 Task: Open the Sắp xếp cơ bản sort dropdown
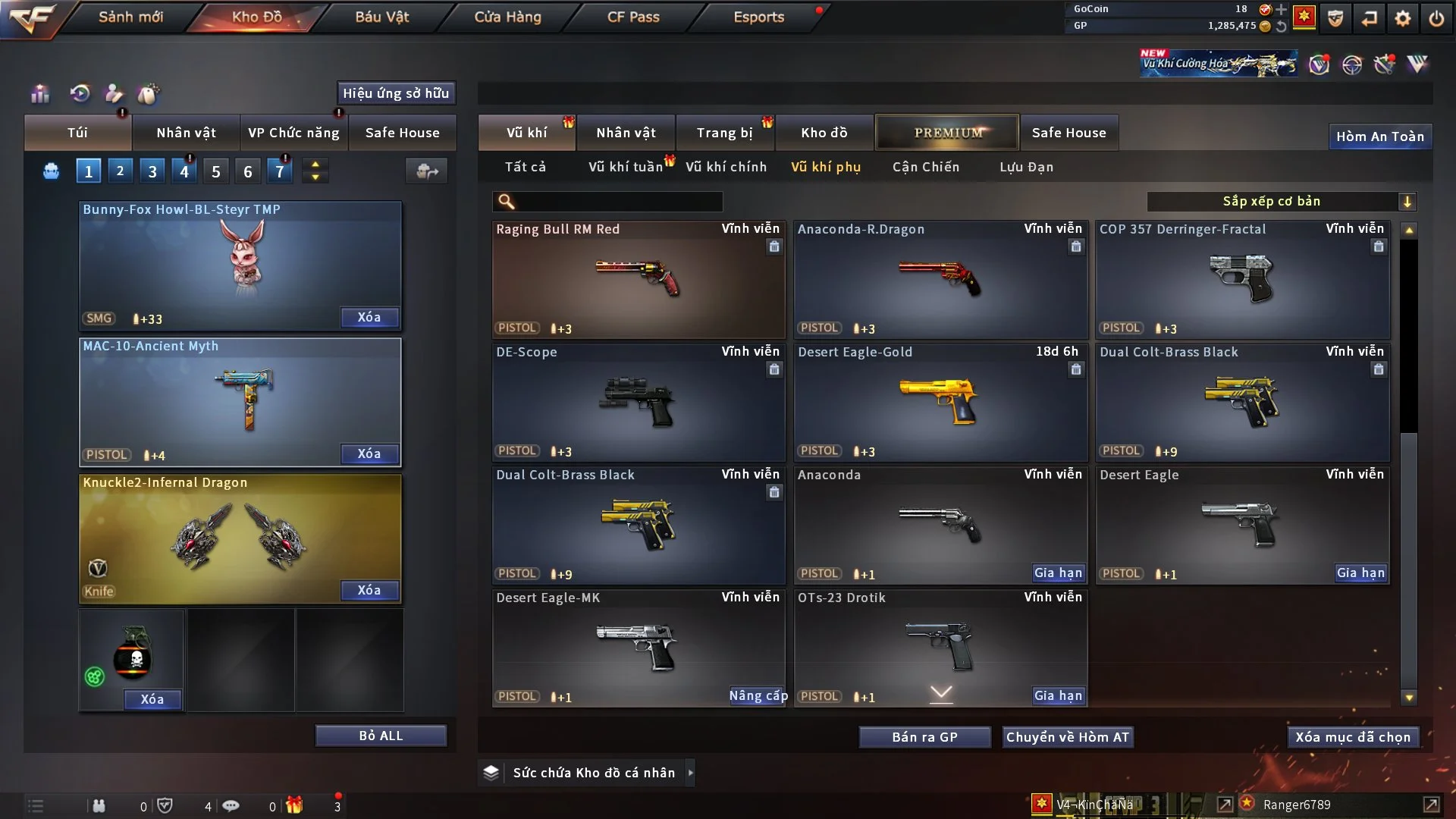1281,201
